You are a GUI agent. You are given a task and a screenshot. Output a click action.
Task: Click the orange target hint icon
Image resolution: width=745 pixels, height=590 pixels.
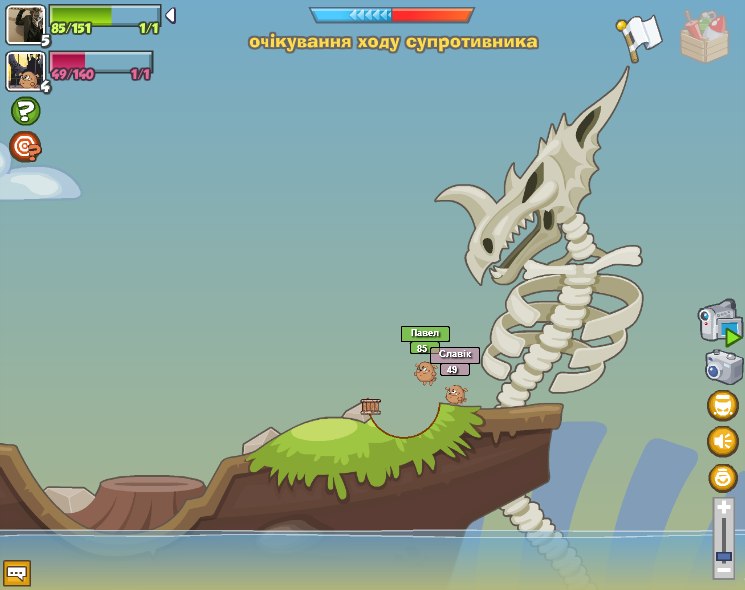(x=25, y=147)
